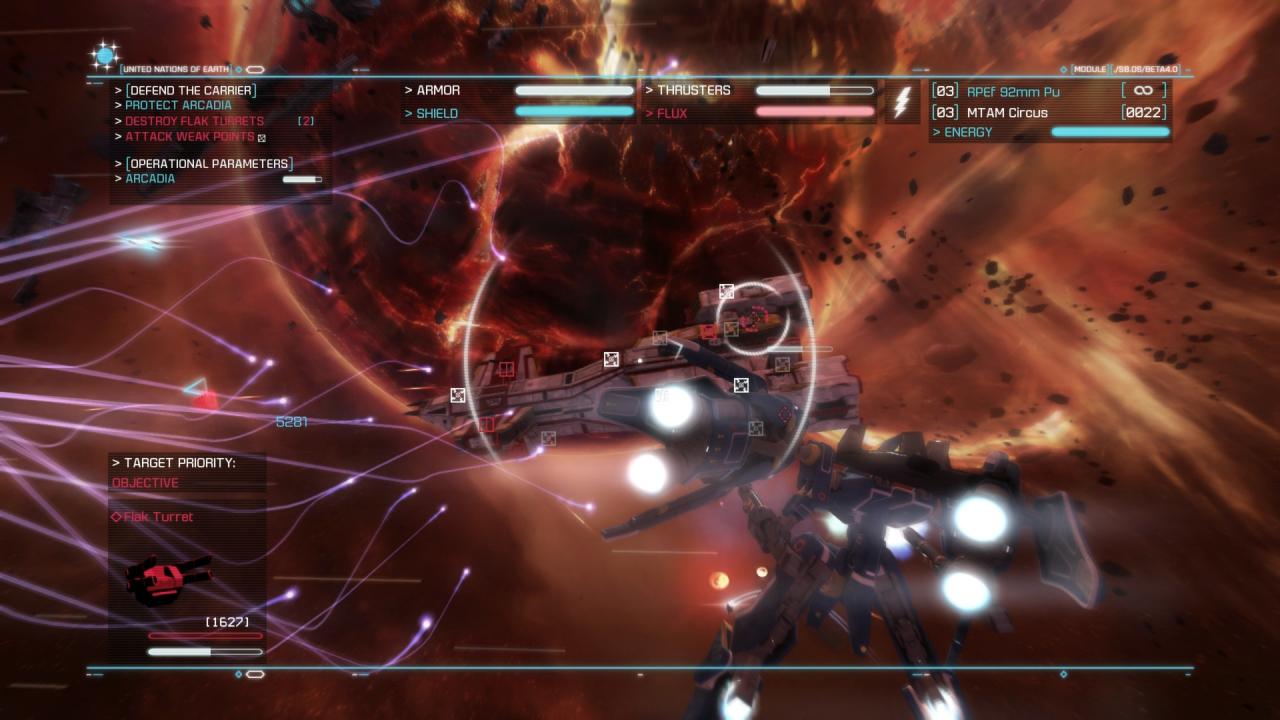Select the red Flak Turret diamond marker
1280x720 pixels.
click(116, 517)
